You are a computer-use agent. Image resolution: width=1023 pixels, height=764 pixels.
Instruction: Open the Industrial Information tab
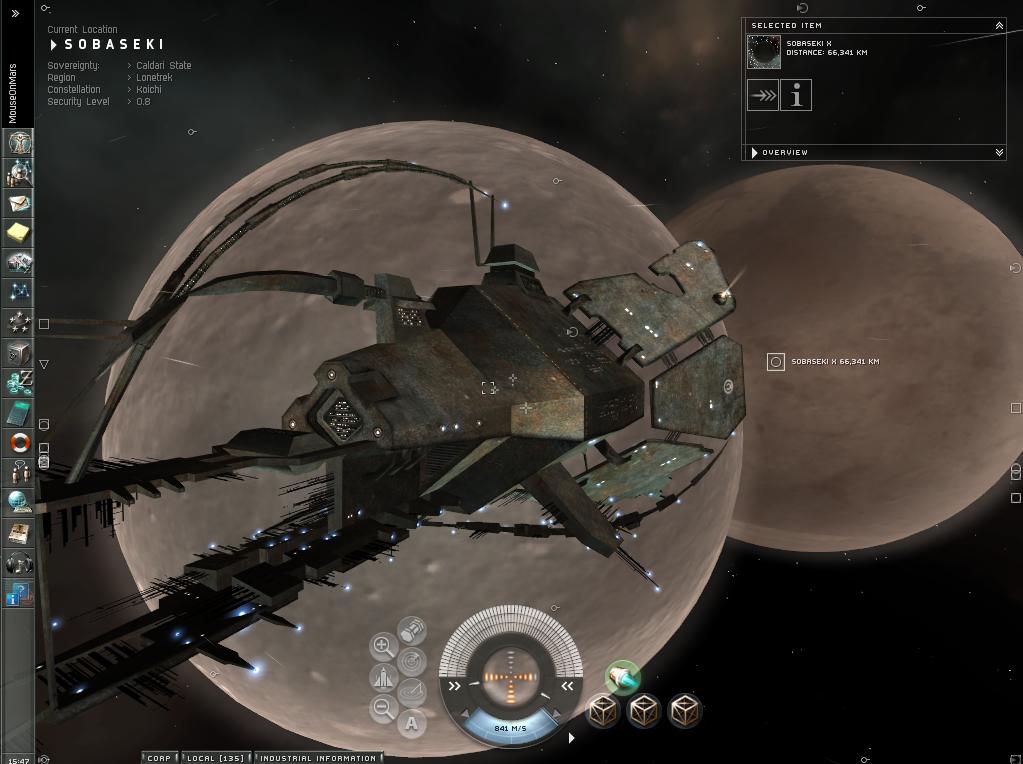(318, 758)
